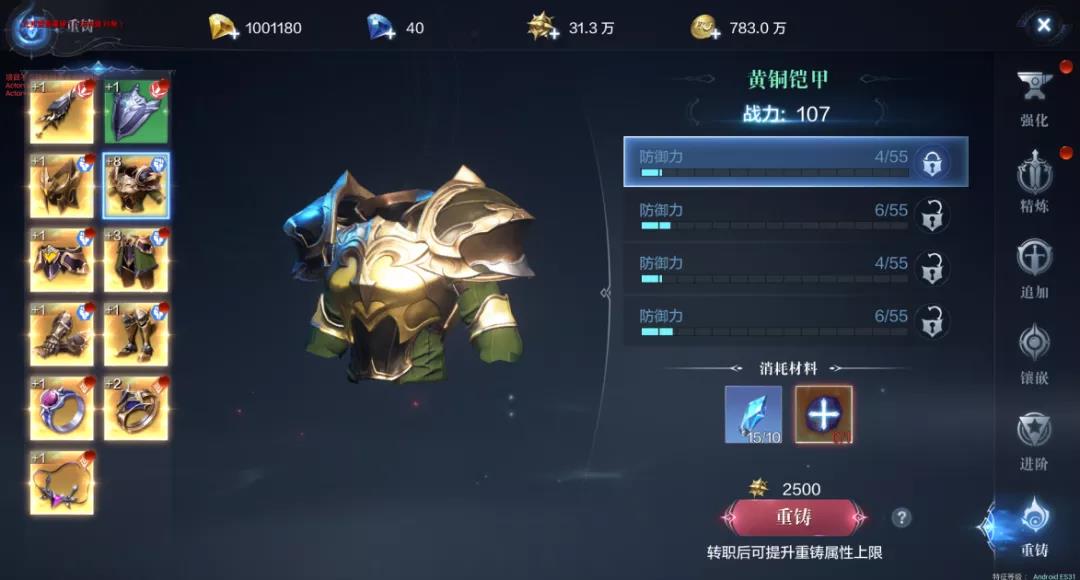Select the 镶嵌 inlay tab
The width and height of the screenshot is (1080, 580).
1034,351
